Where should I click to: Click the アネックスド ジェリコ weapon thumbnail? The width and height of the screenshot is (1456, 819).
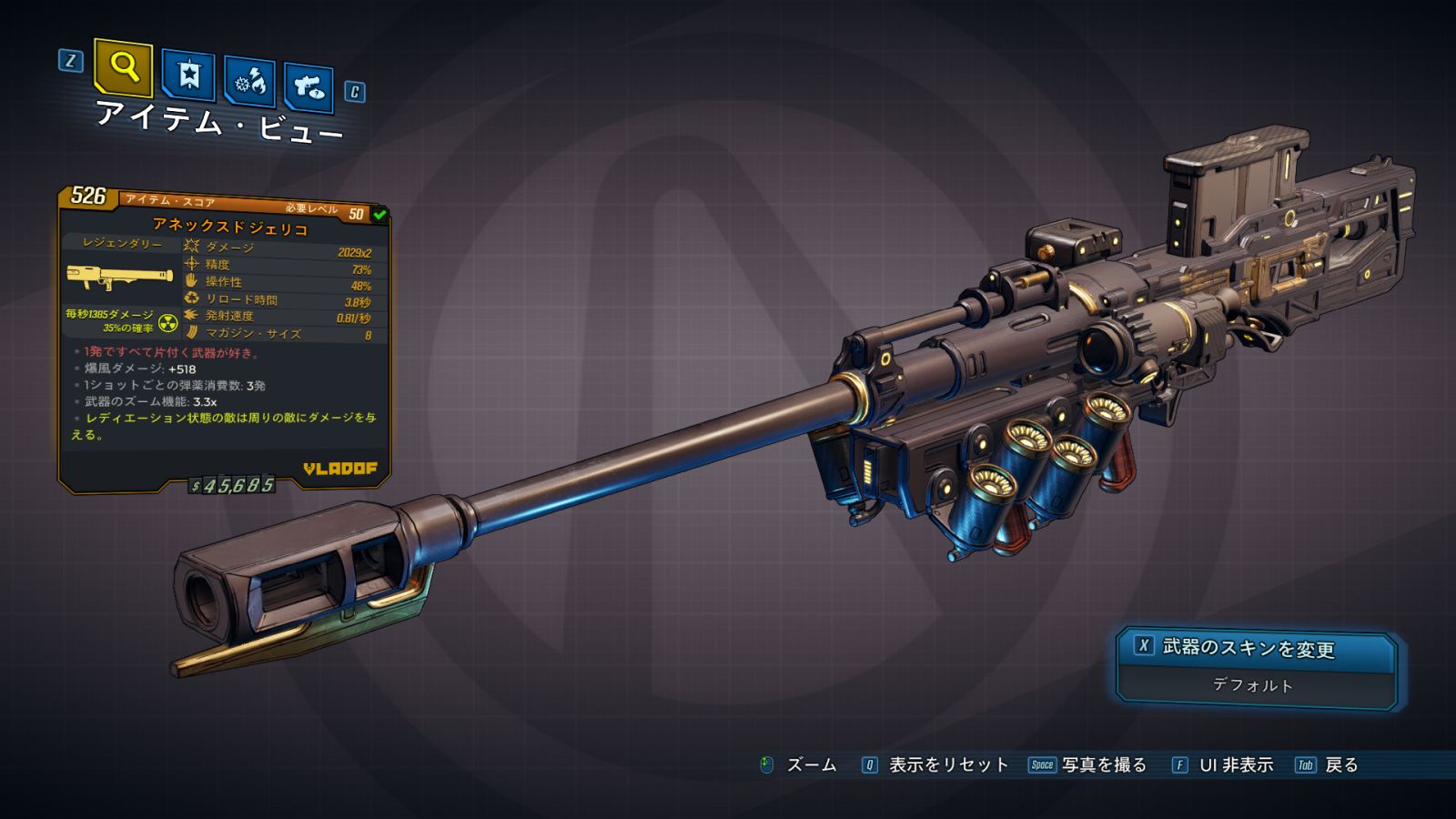coord(119,277)
